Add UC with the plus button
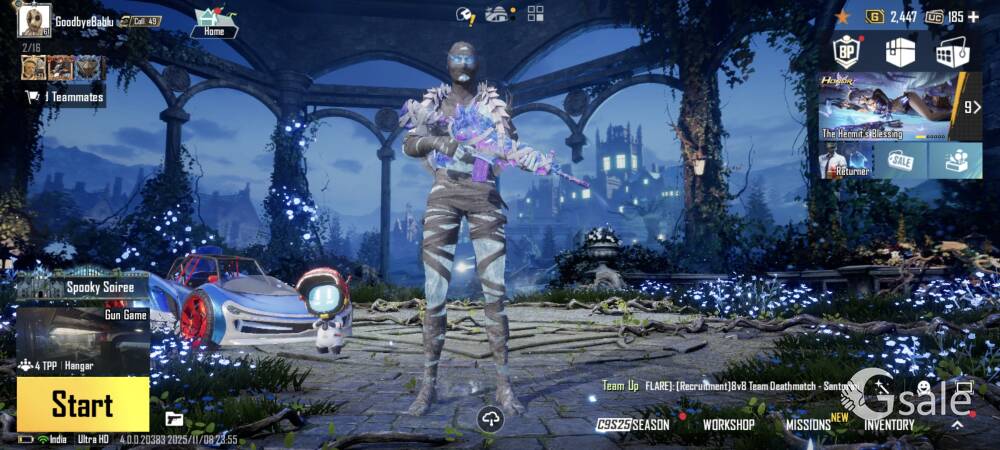 [x=973, y=17]
